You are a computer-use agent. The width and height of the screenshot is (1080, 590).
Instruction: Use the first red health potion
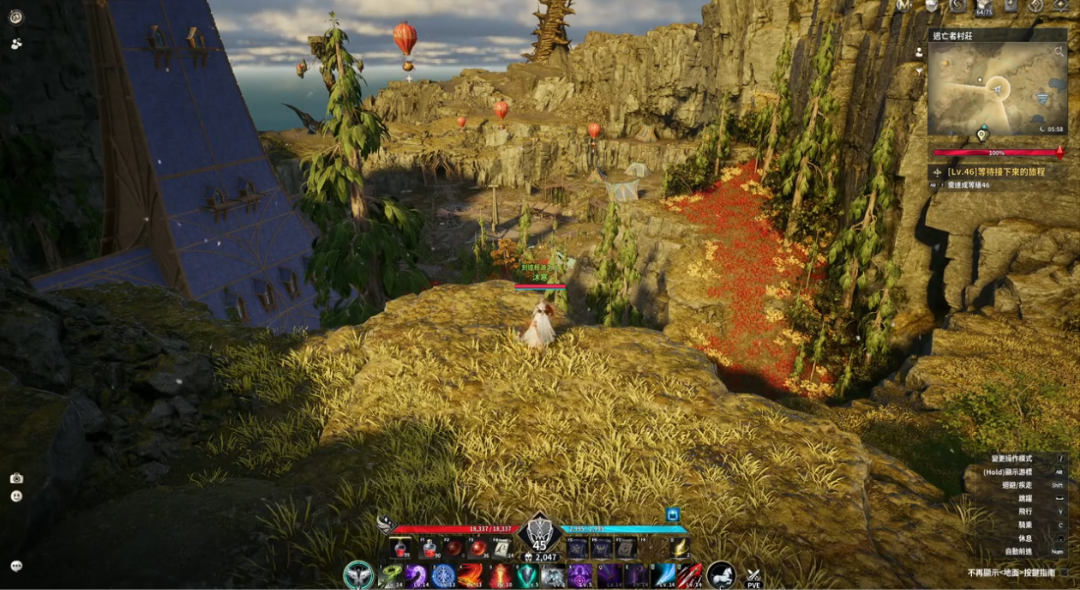[401, 547]
